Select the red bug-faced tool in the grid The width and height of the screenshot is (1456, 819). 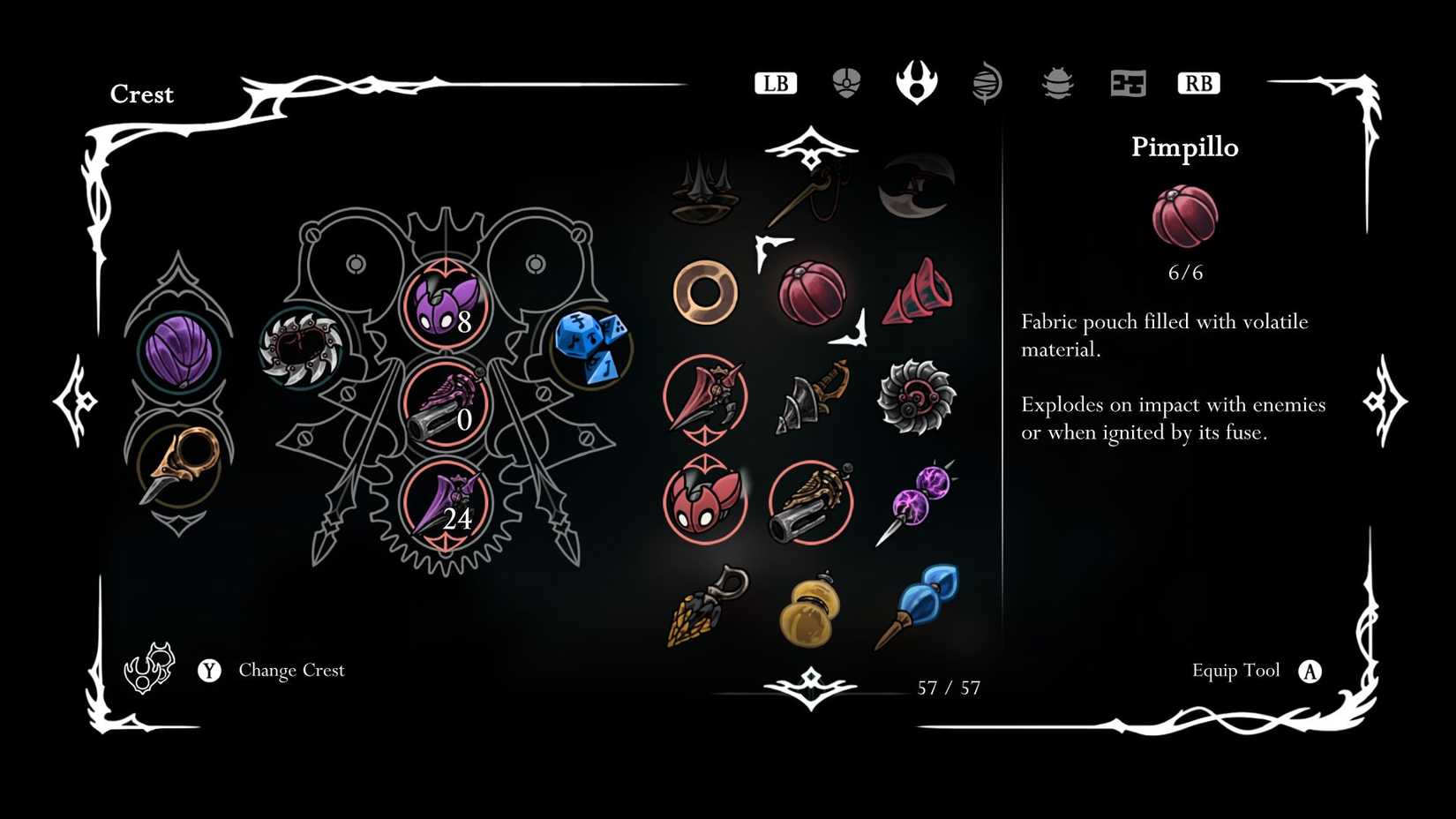(705, 503)
